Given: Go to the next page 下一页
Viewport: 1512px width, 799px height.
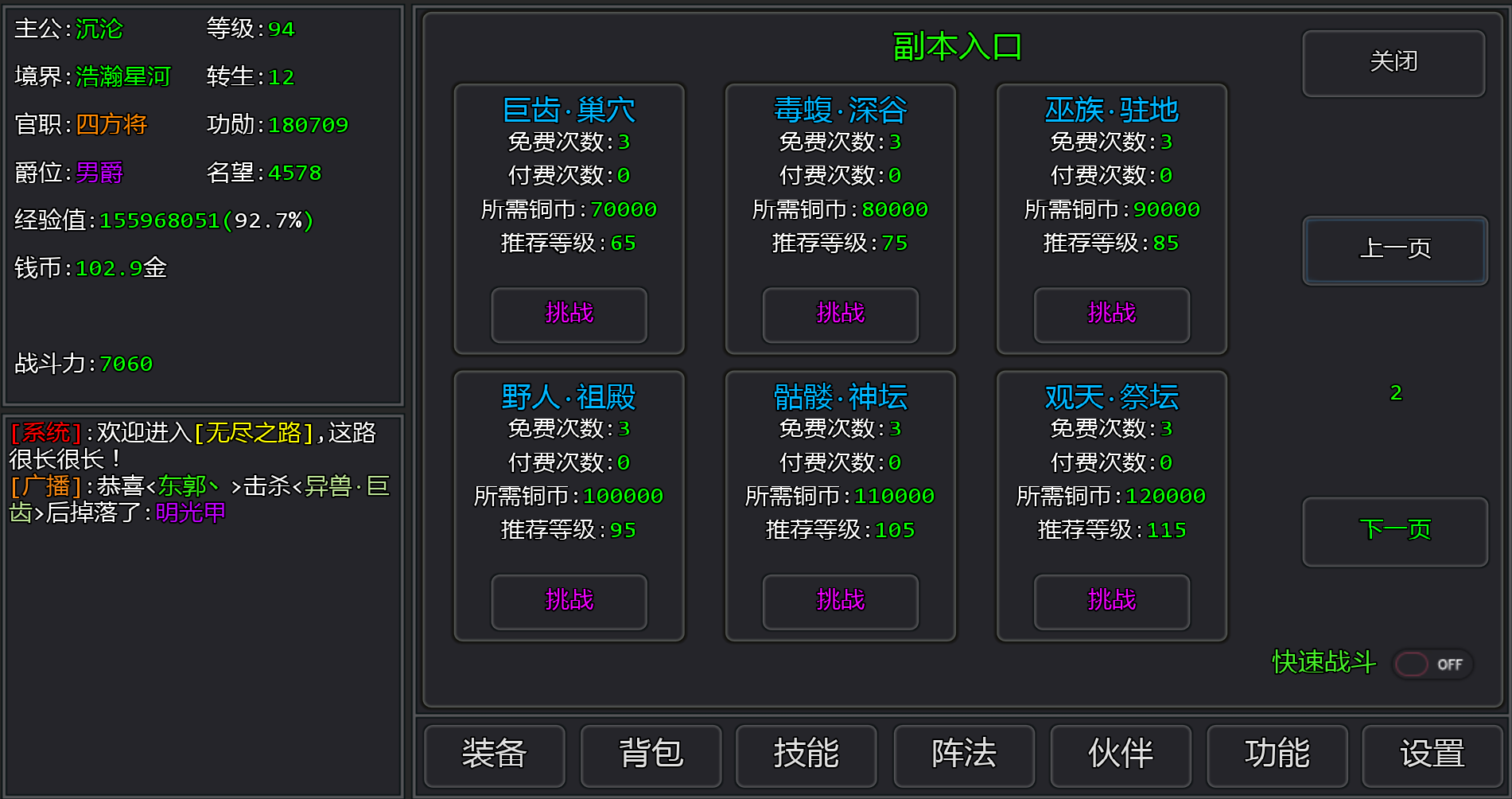Looking at the screenshot, I should click(1394, 532).
